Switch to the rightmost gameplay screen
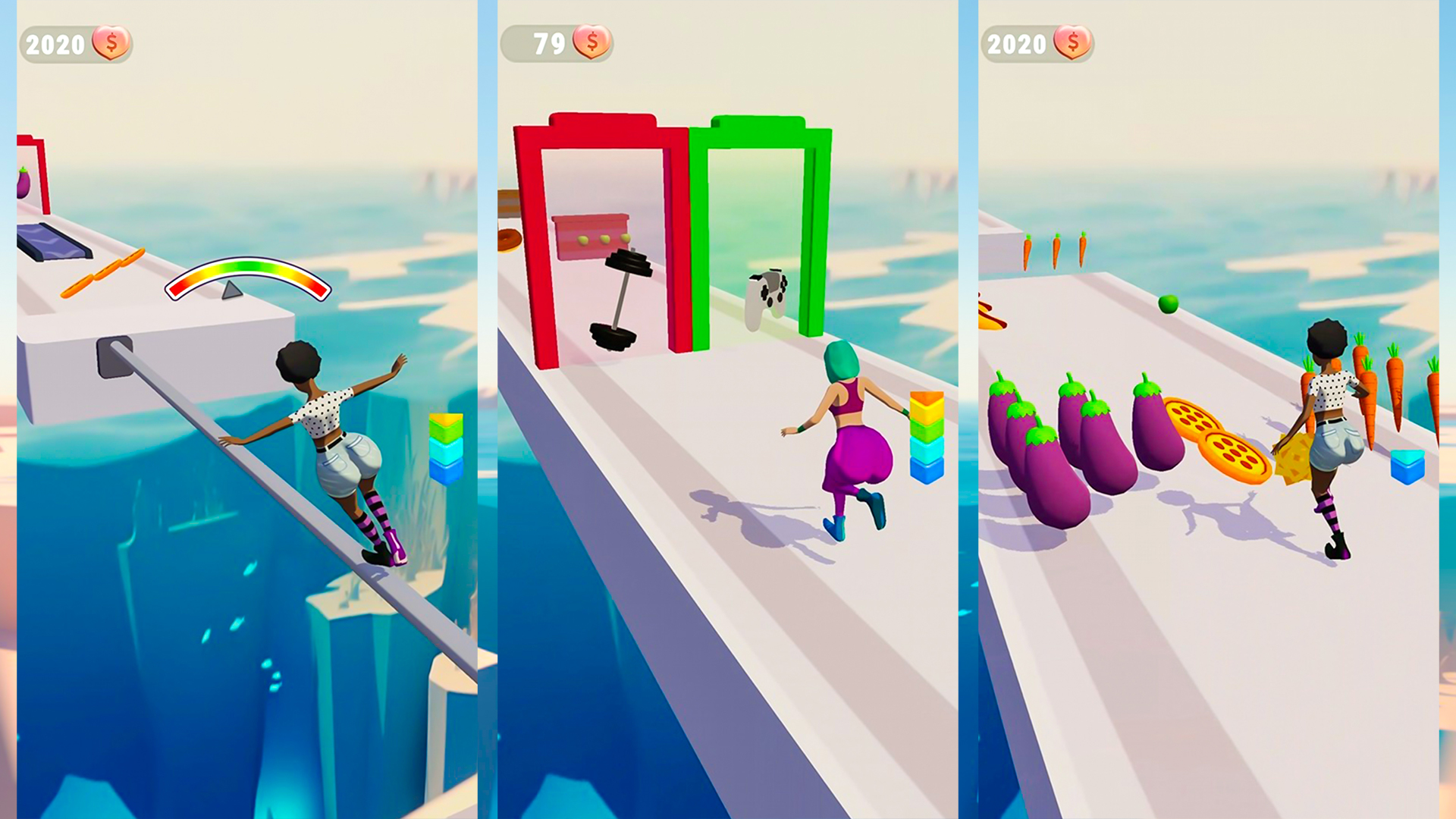 click(x=1213, y=409)
